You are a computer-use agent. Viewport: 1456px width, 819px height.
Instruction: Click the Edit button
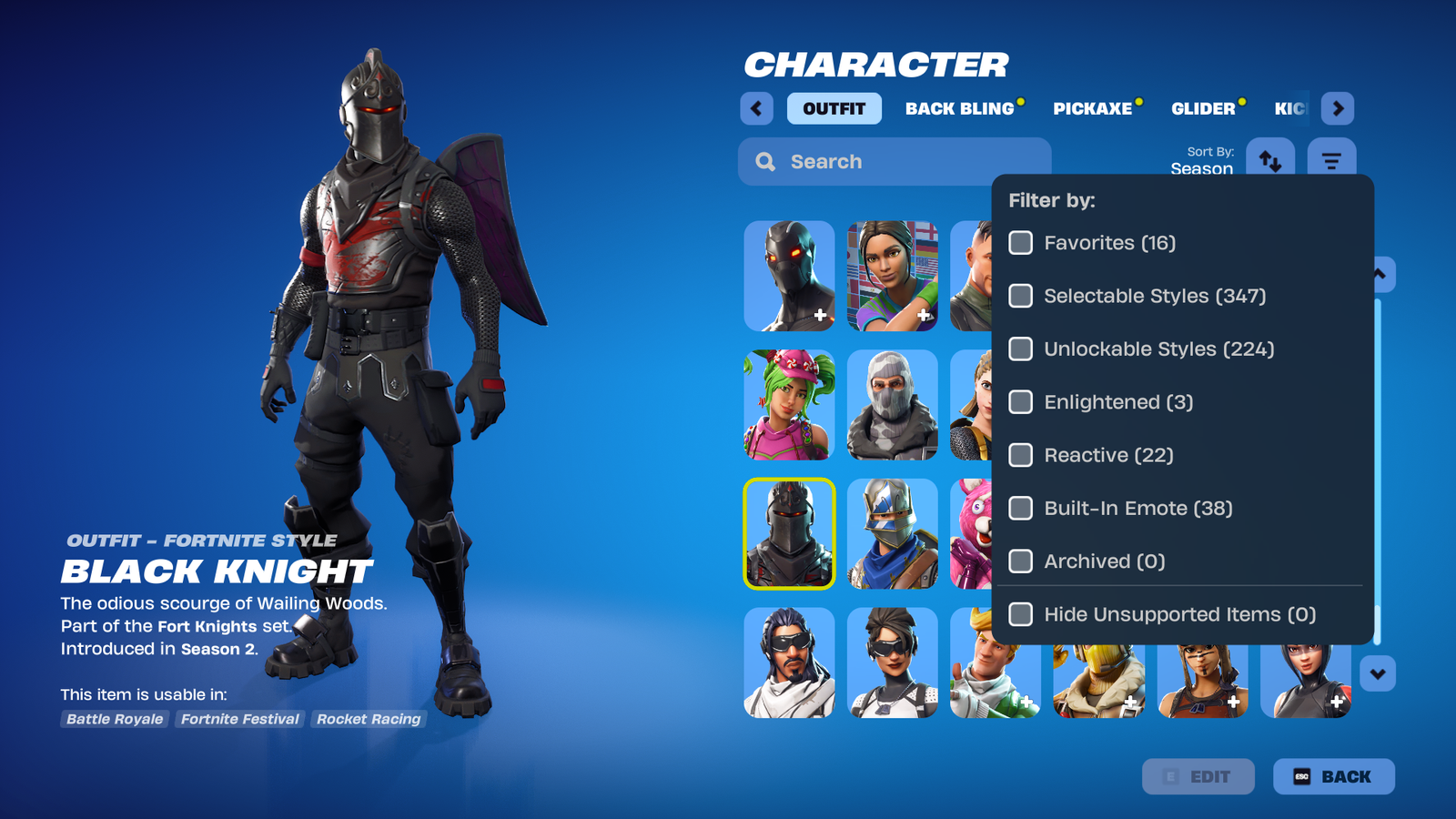click(x=1198, y=776)
